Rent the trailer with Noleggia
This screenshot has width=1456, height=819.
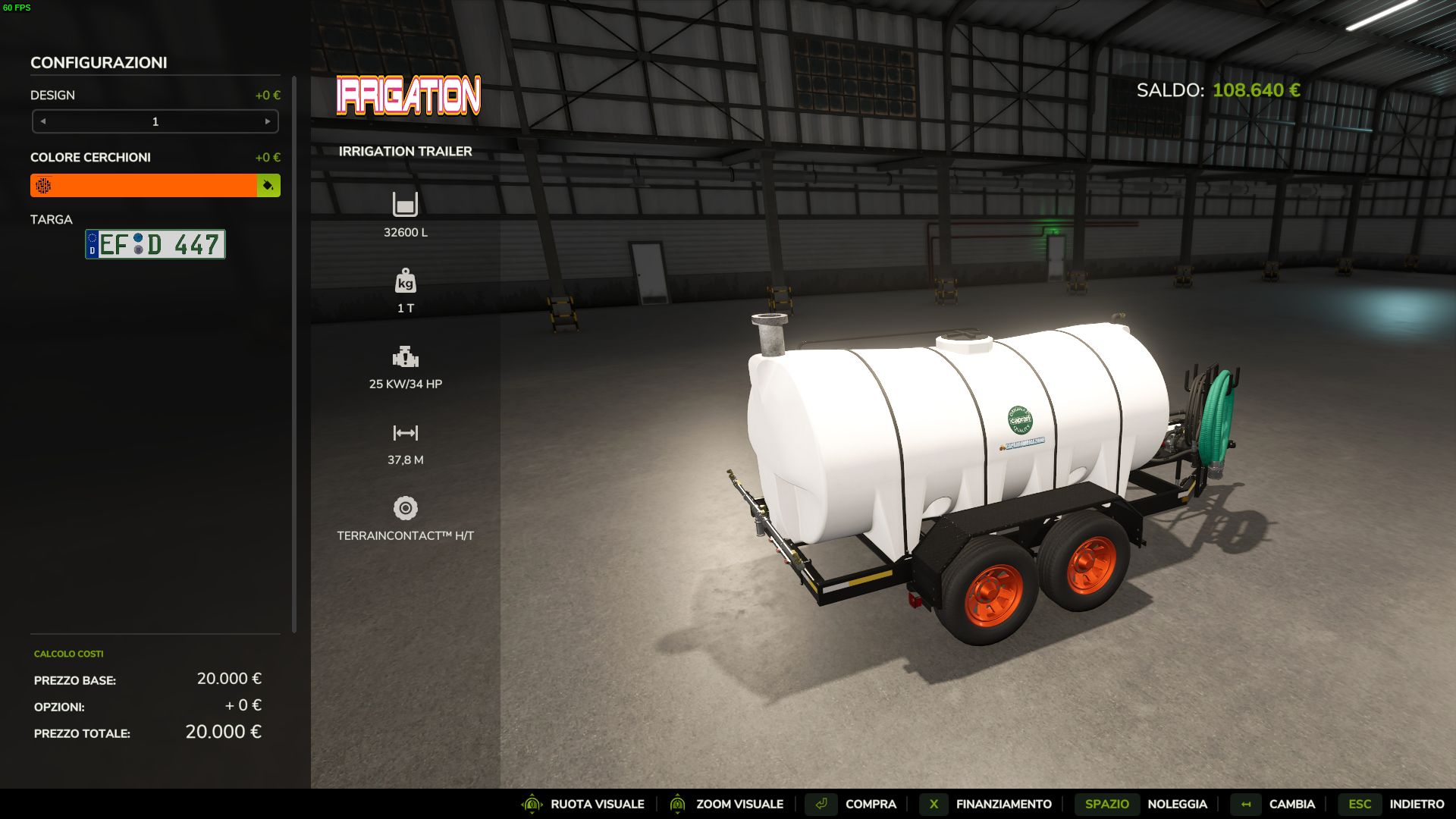(x=1176, y=804)
